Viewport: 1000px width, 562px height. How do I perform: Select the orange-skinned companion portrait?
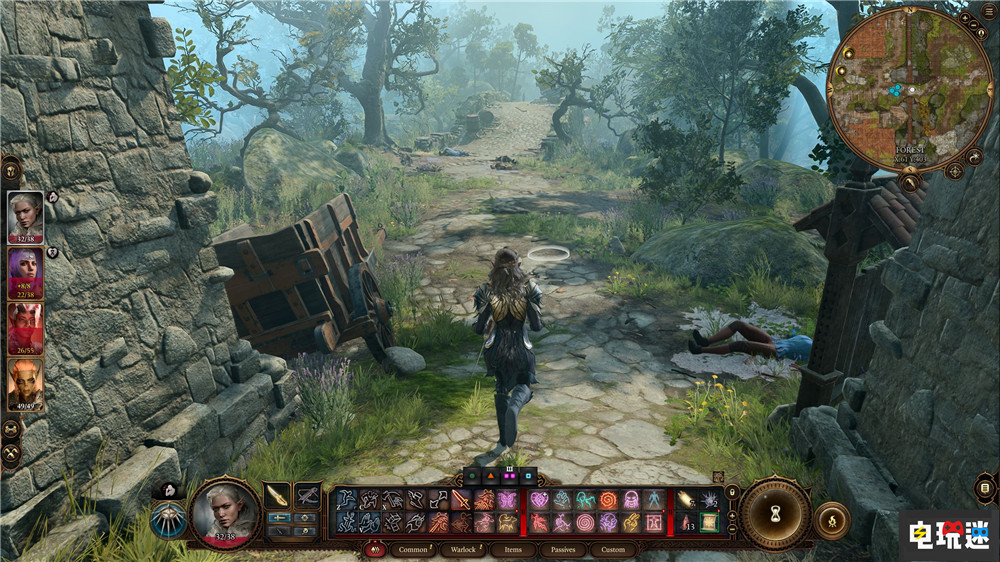(25, 383)
